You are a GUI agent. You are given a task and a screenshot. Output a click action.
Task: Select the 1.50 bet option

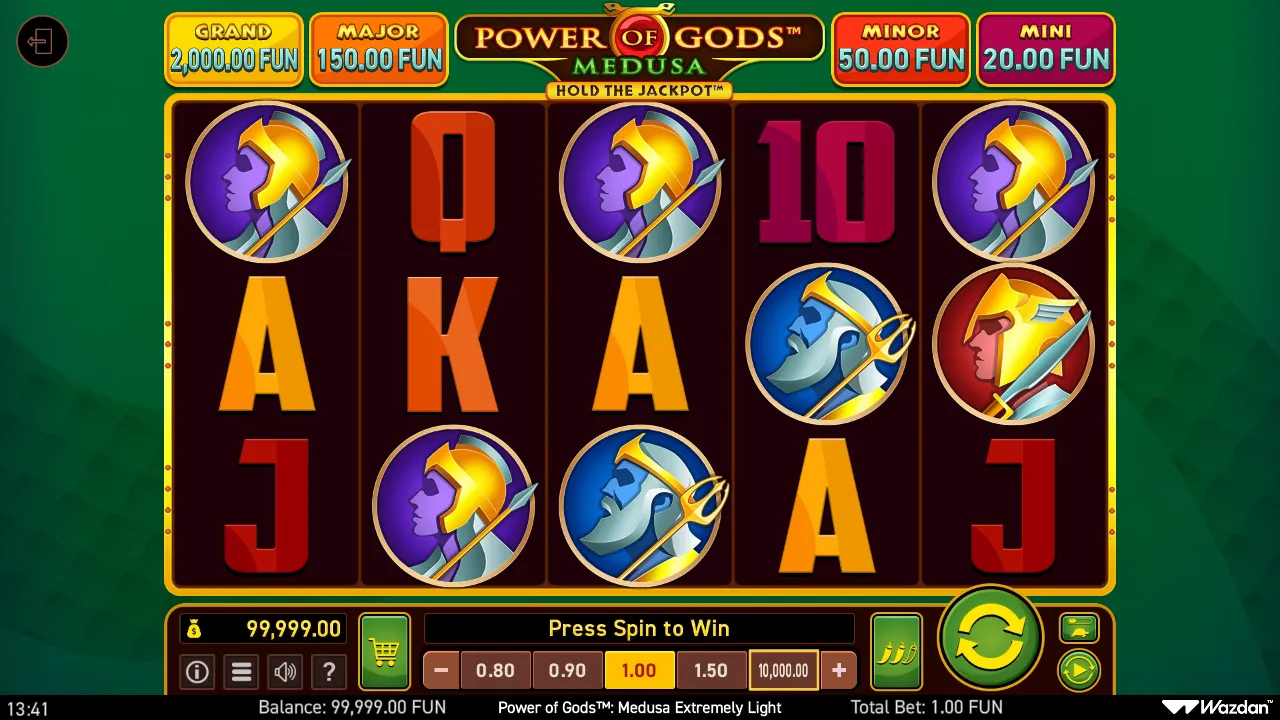[x=712, y=670]
